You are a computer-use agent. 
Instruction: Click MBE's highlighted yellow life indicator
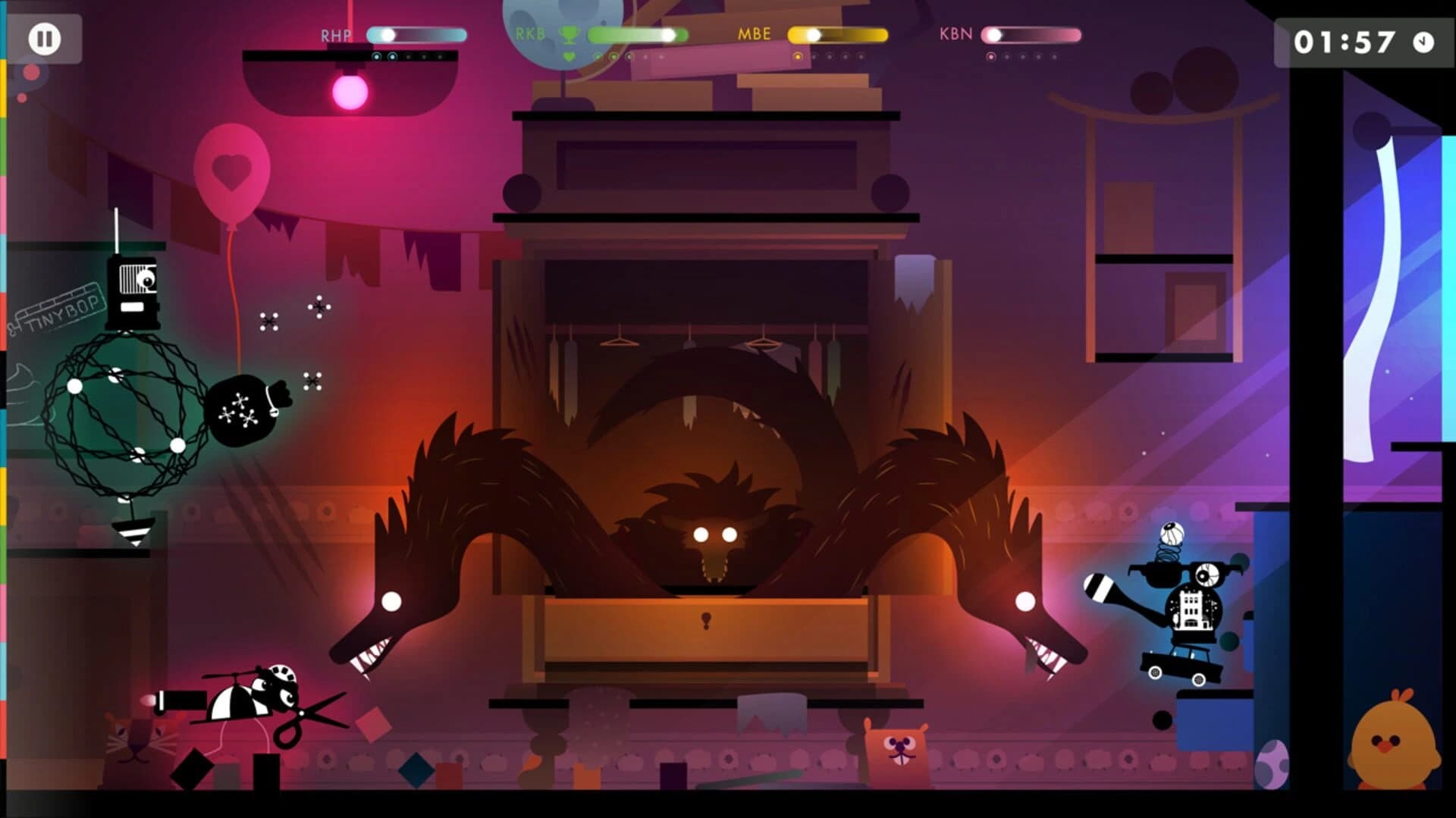(x=796, y=56)
